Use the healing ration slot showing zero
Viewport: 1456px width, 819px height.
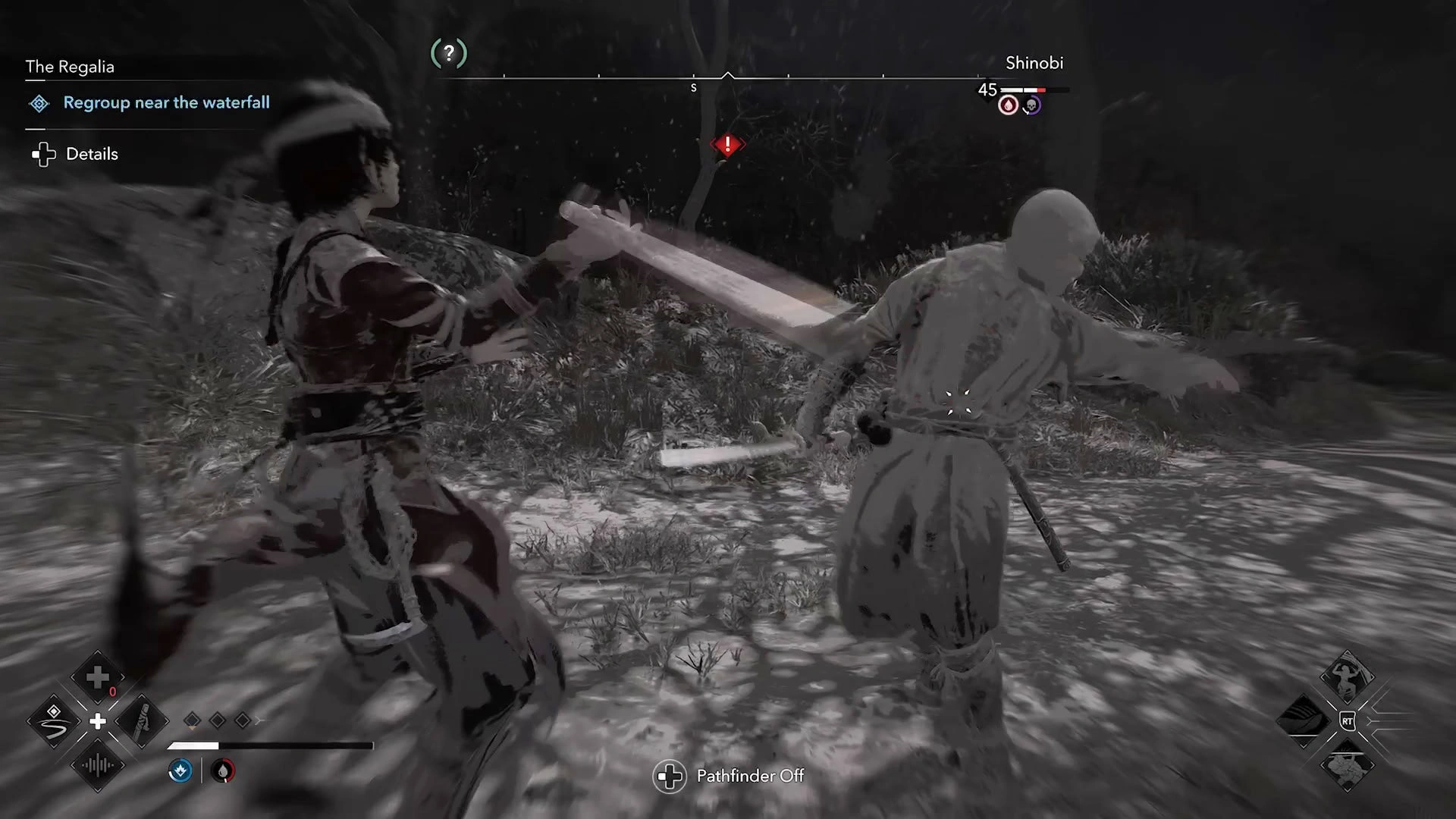[x=97, y=677]
